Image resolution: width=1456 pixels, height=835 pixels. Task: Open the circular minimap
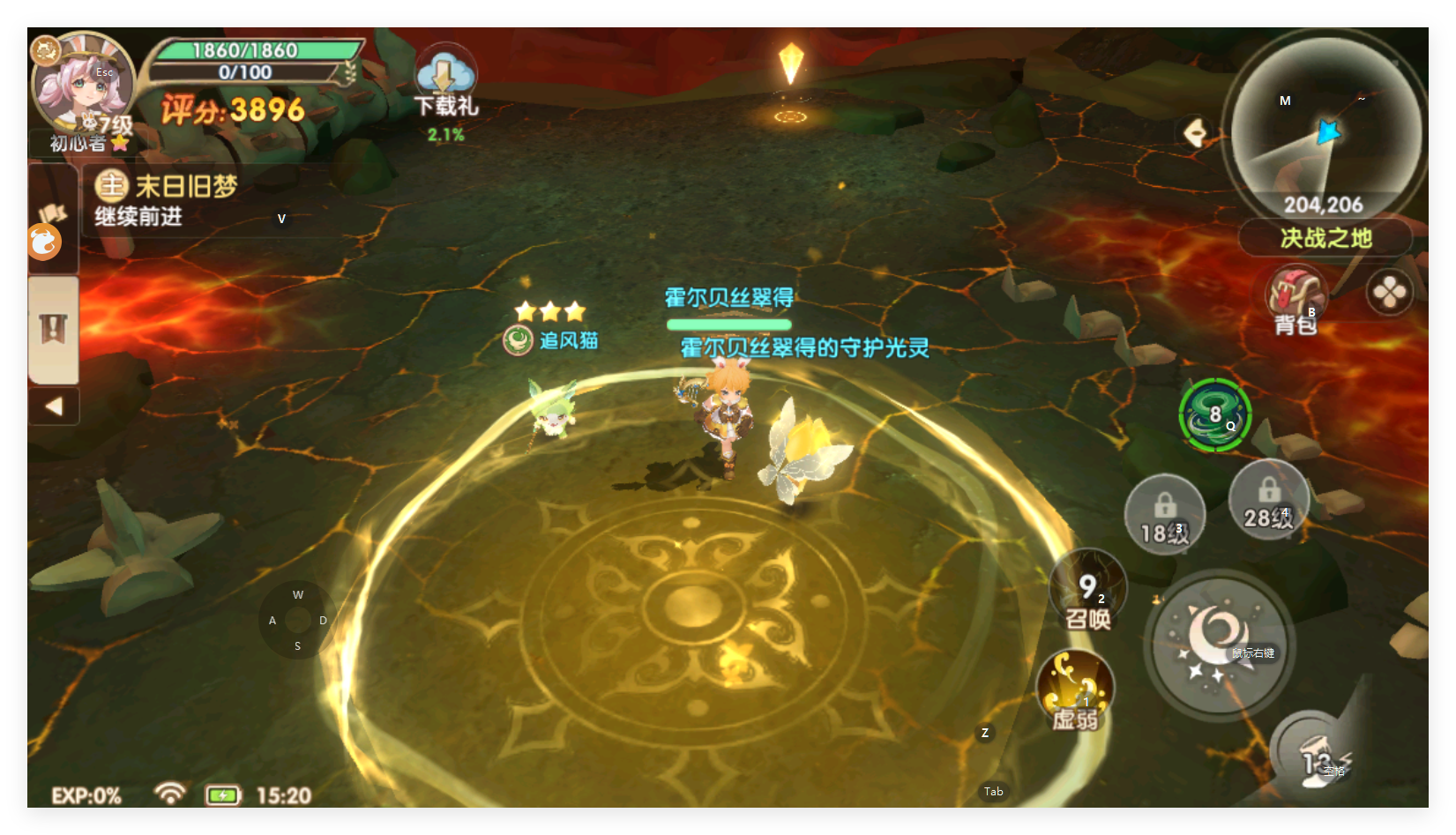click(1325, 123)
